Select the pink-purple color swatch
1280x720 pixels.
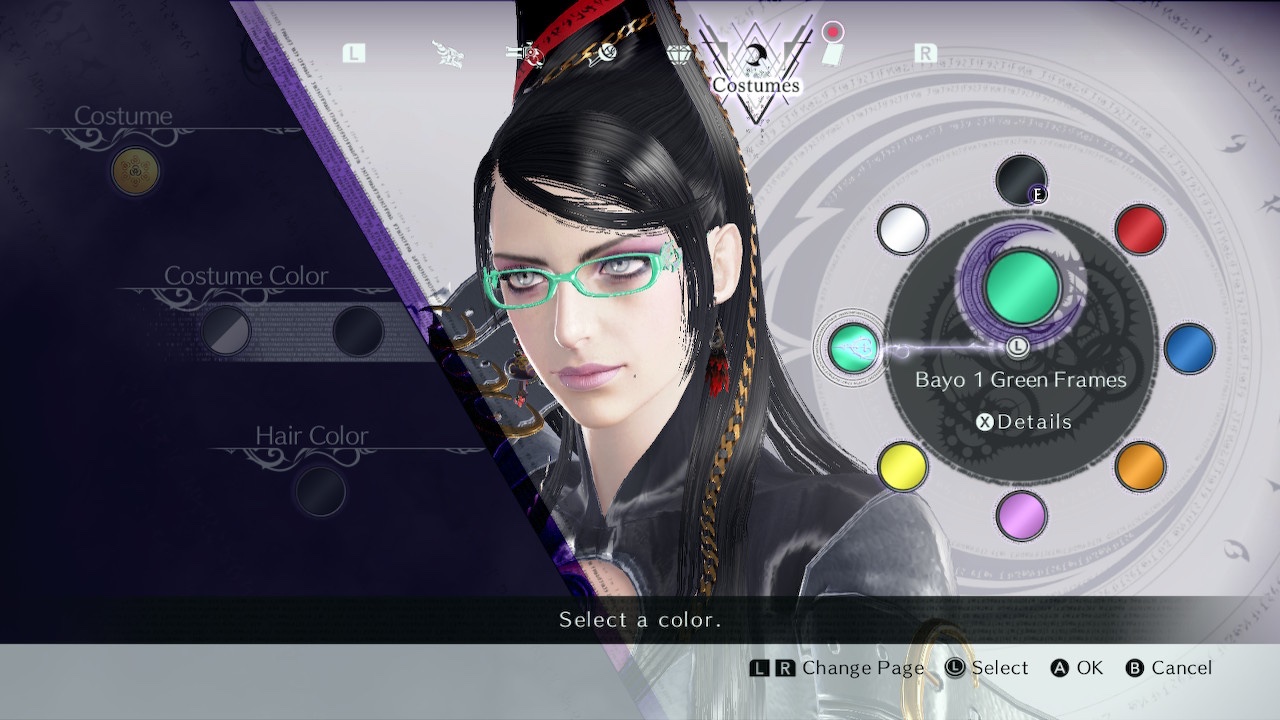(x=1021, y=515)
